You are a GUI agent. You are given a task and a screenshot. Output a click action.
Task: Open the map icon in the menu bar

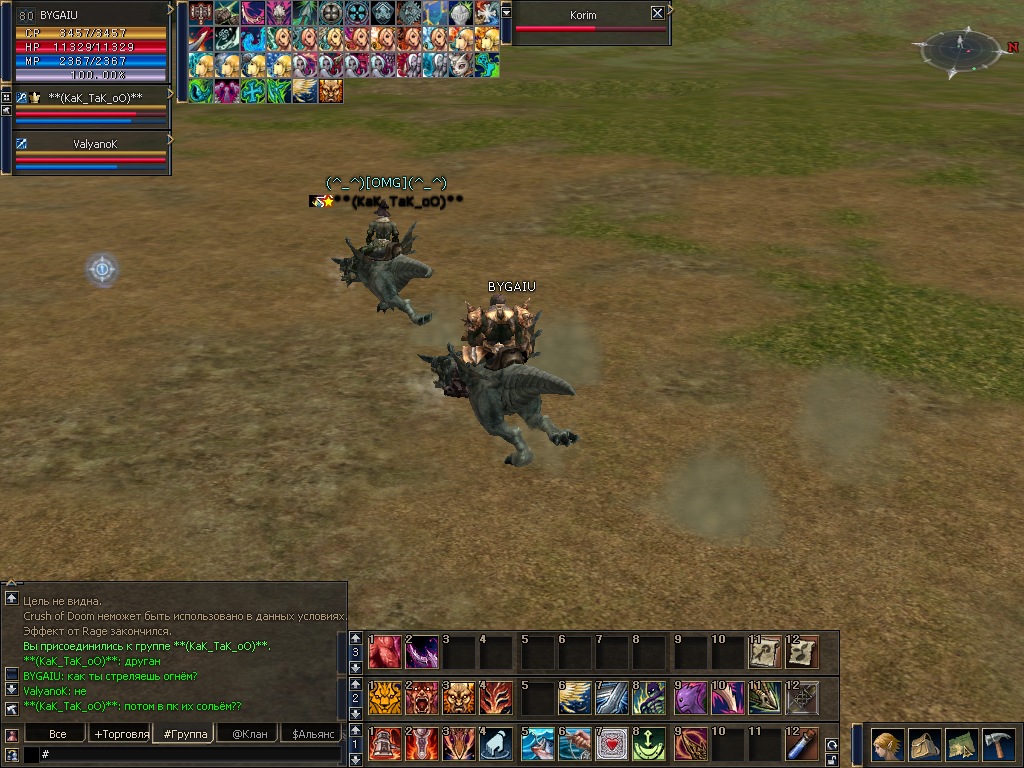[x=961, y=746]
